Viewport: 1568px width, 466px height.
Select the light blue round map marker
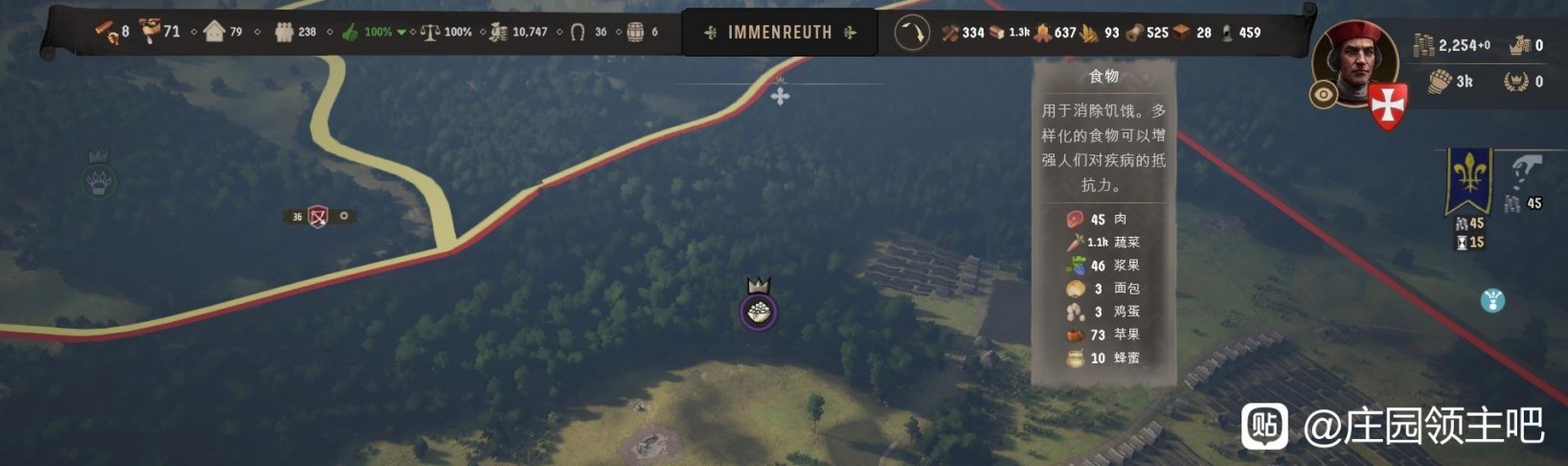pyautogui.click(x=1491, y=301)
